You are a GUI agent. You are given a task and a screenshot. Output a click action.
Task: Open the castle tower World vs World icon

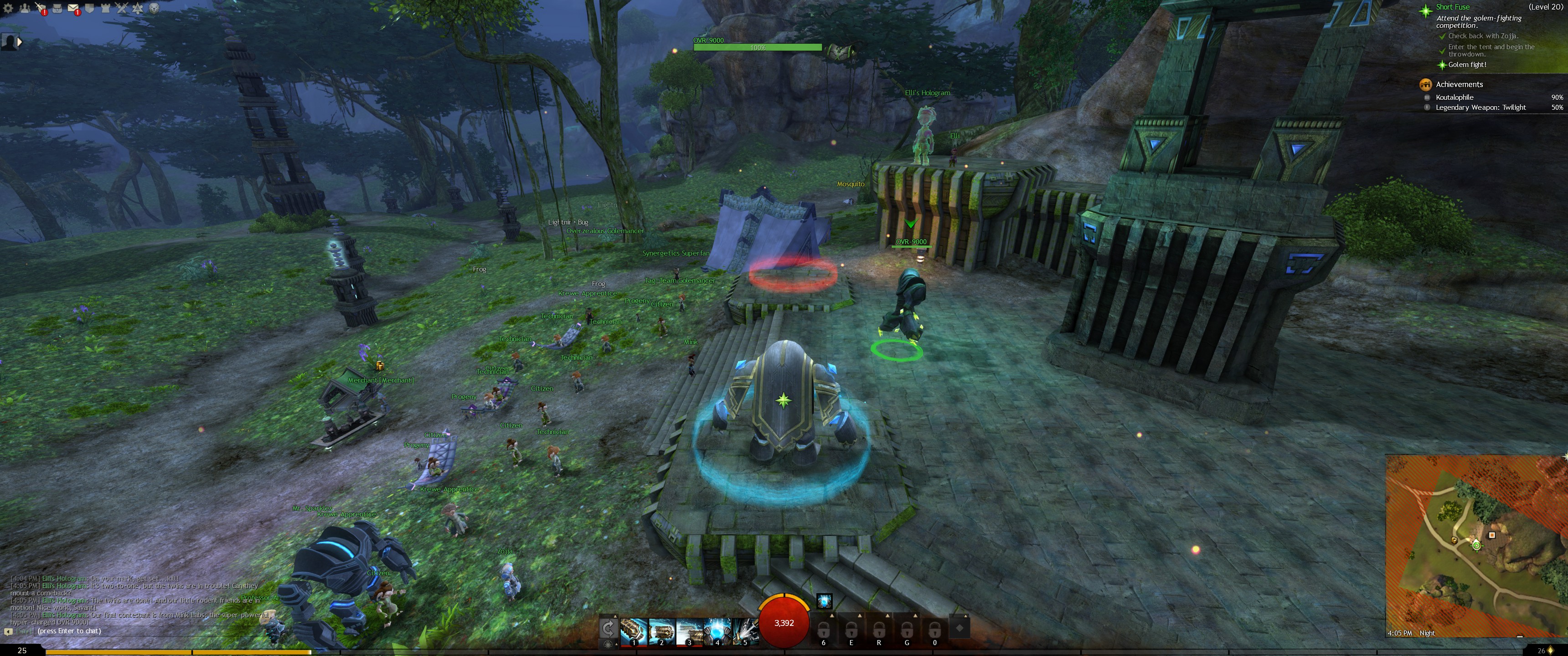click(106, 8)
